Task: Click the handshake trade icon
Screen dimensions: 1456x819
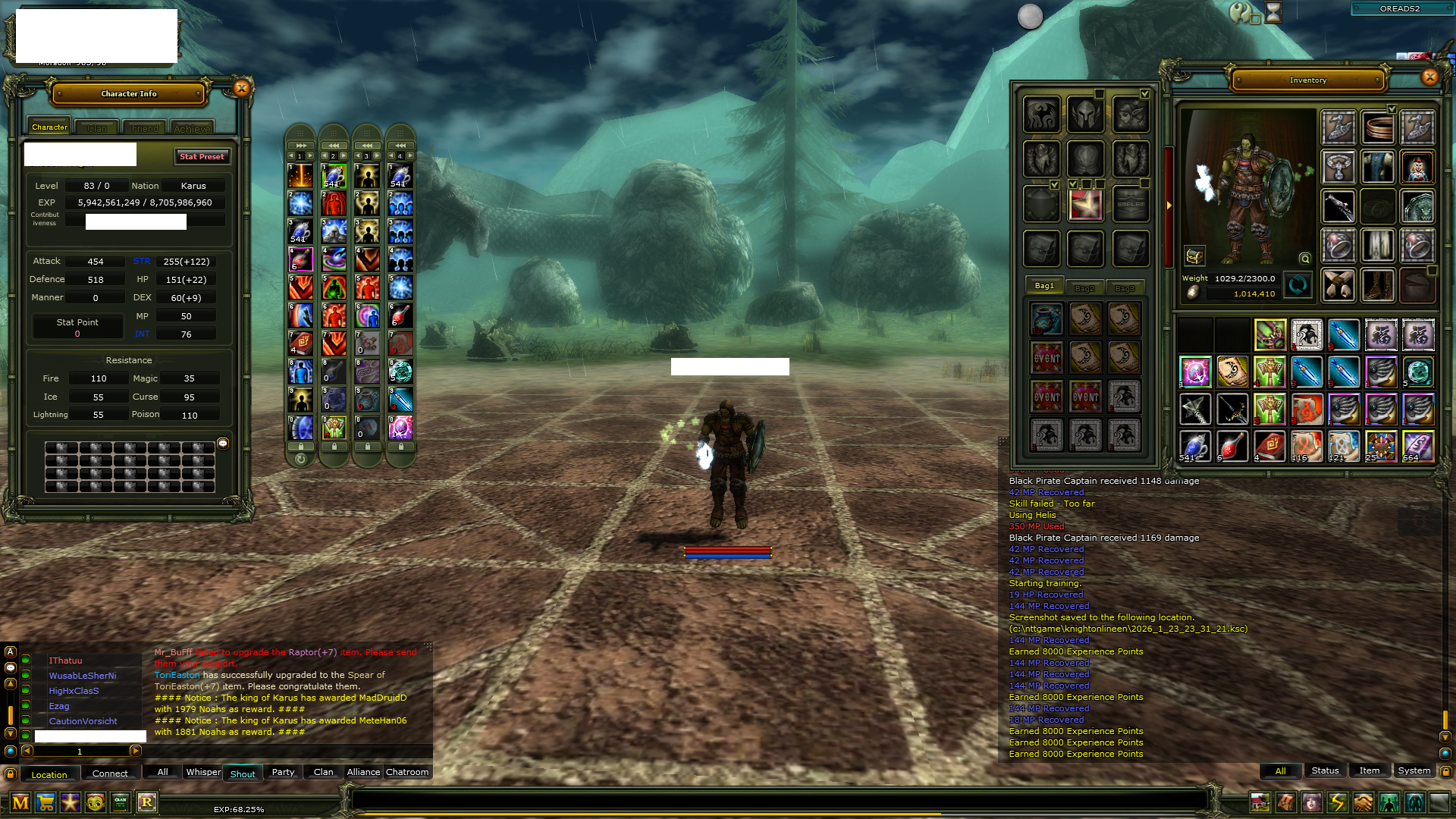Action: click(x=1363, y=801)
